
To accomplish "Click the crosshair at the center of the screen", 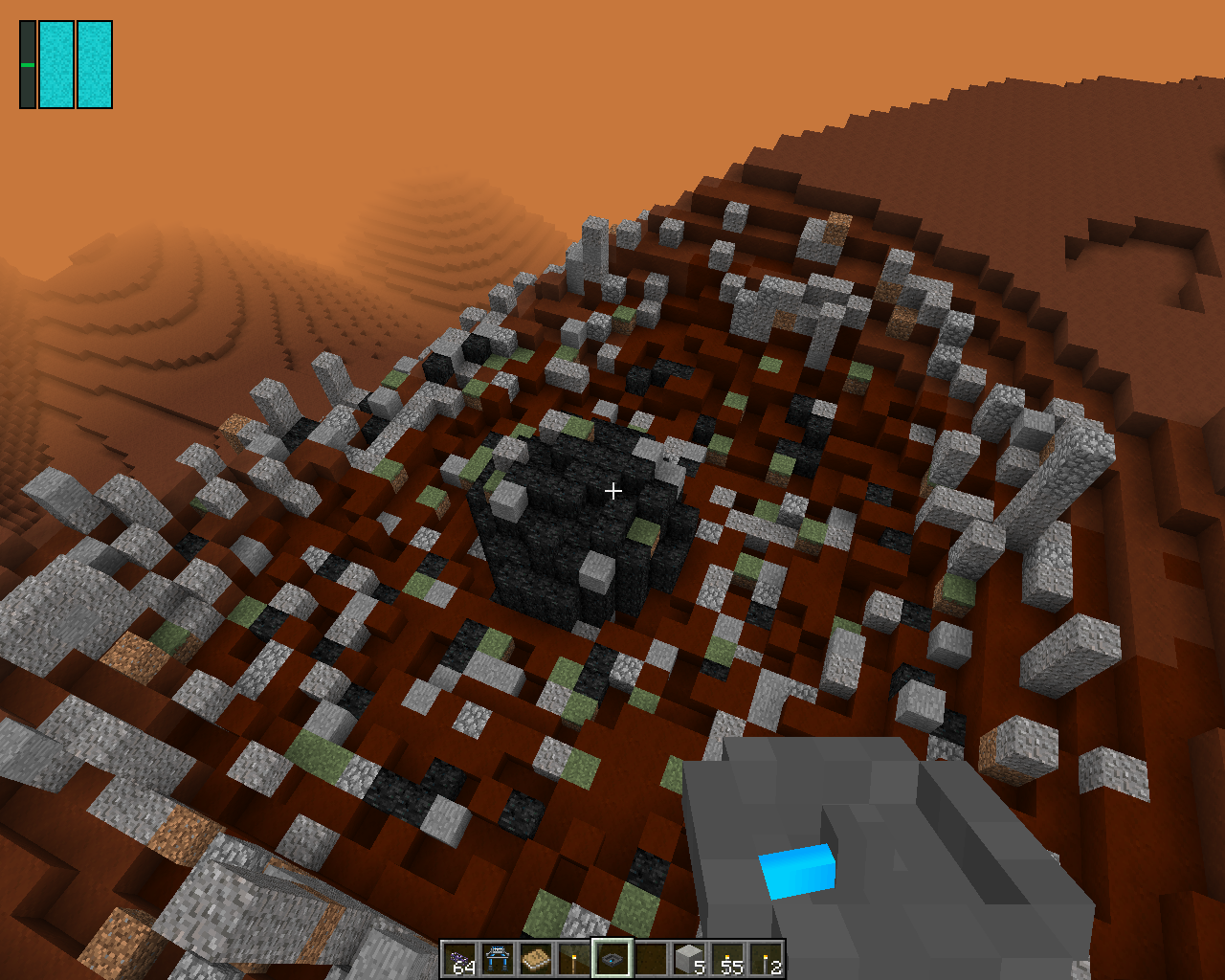I will point(612,490).
